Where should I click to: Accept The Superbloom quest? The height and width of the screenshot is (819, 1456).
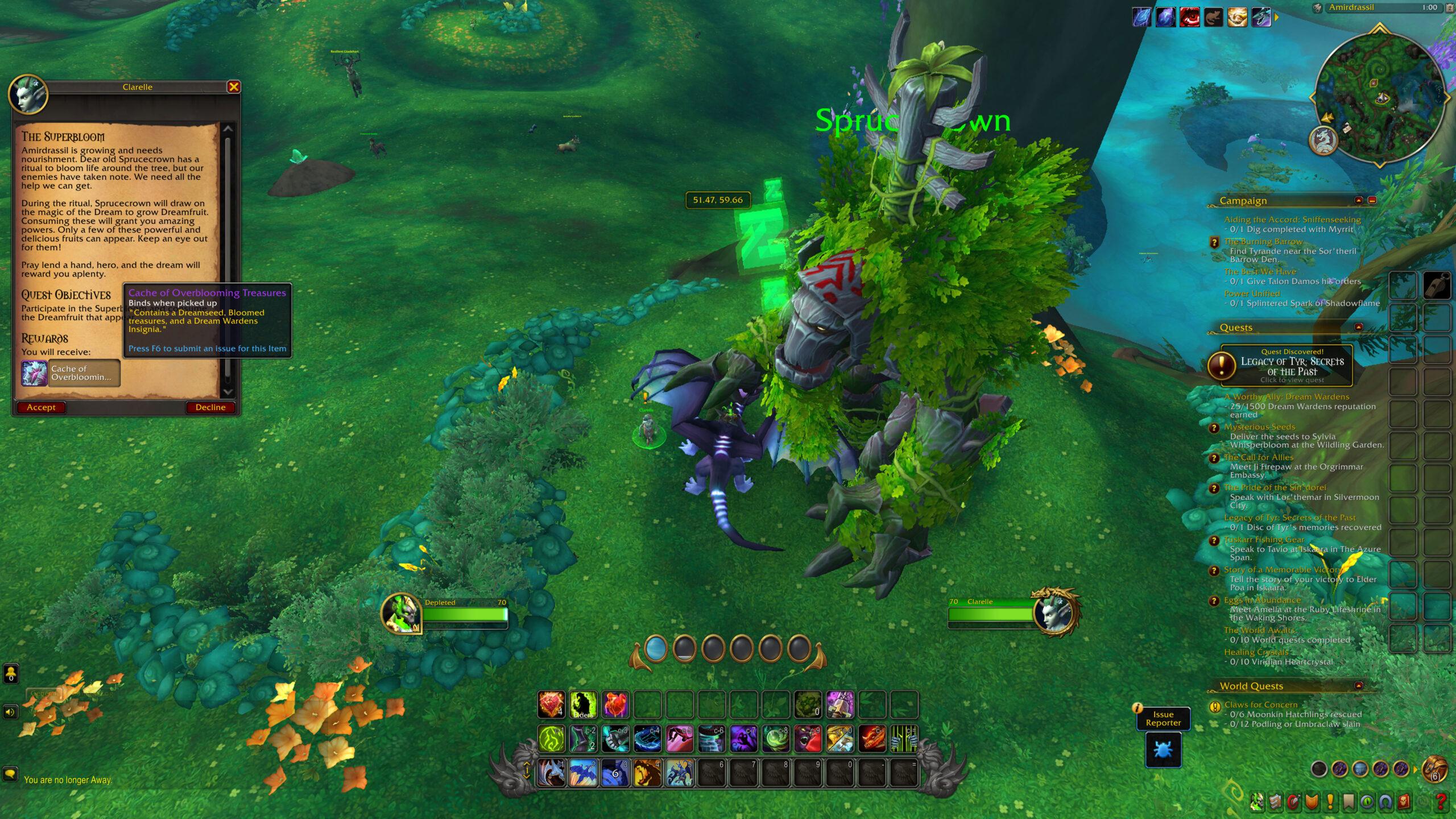[40, 407]
